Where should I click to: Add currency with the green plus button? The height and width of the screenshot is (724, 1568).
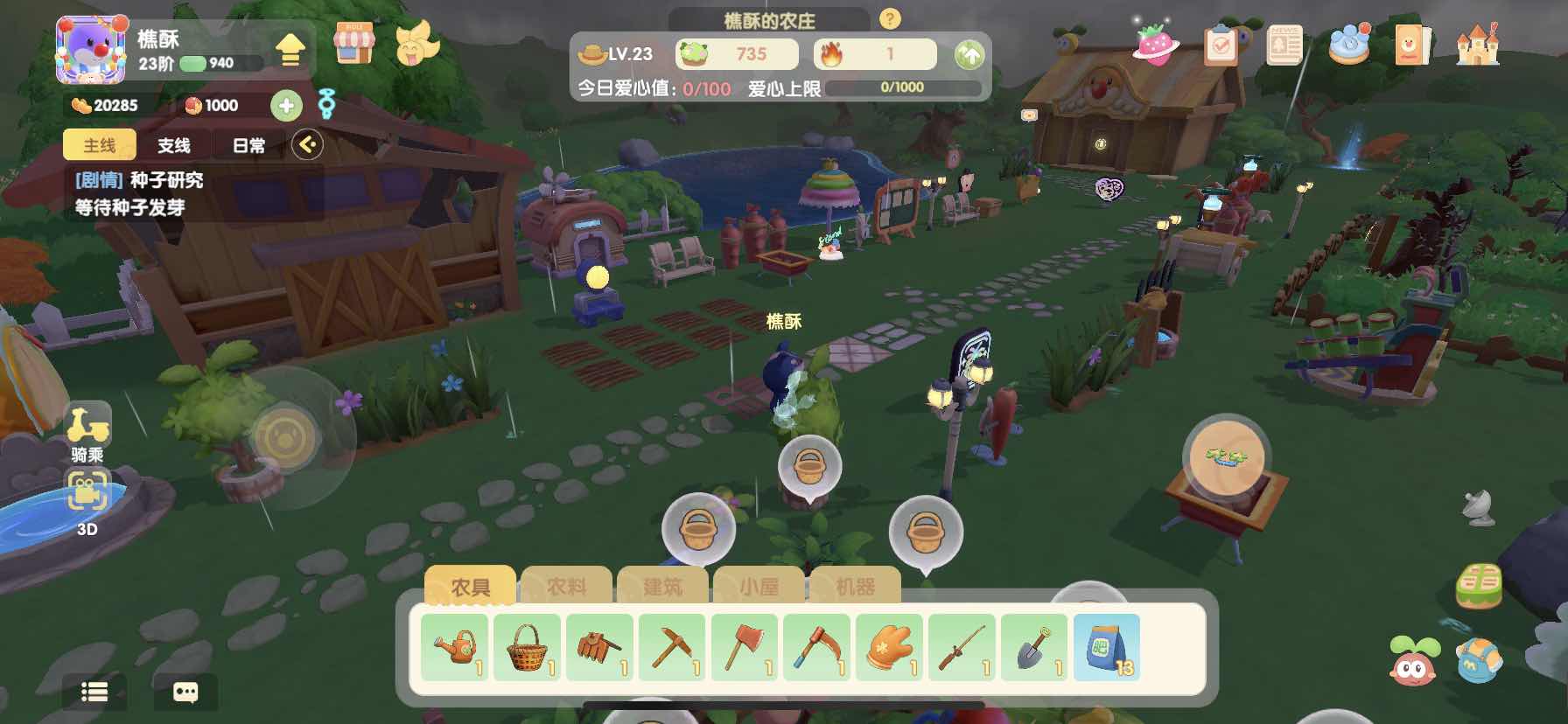[286, 106]
